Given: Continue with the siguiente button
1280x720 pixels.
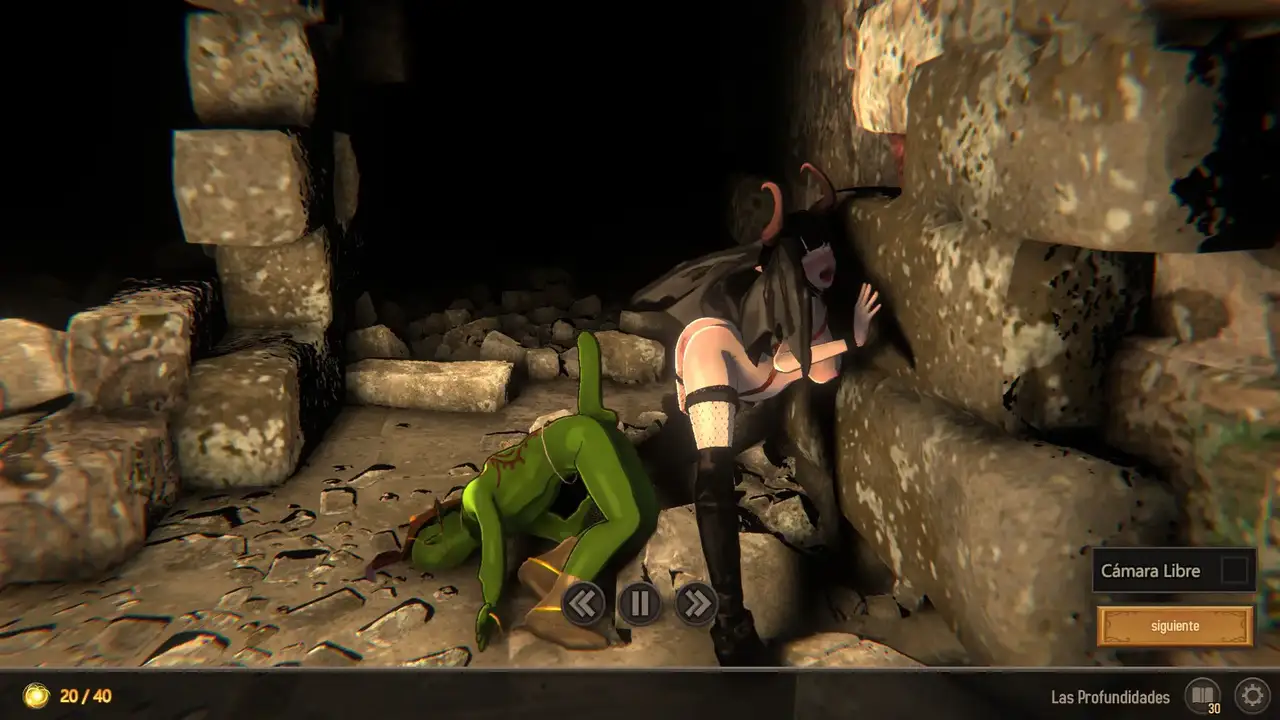Looking at the screenshot, I should click(1174, 627).
